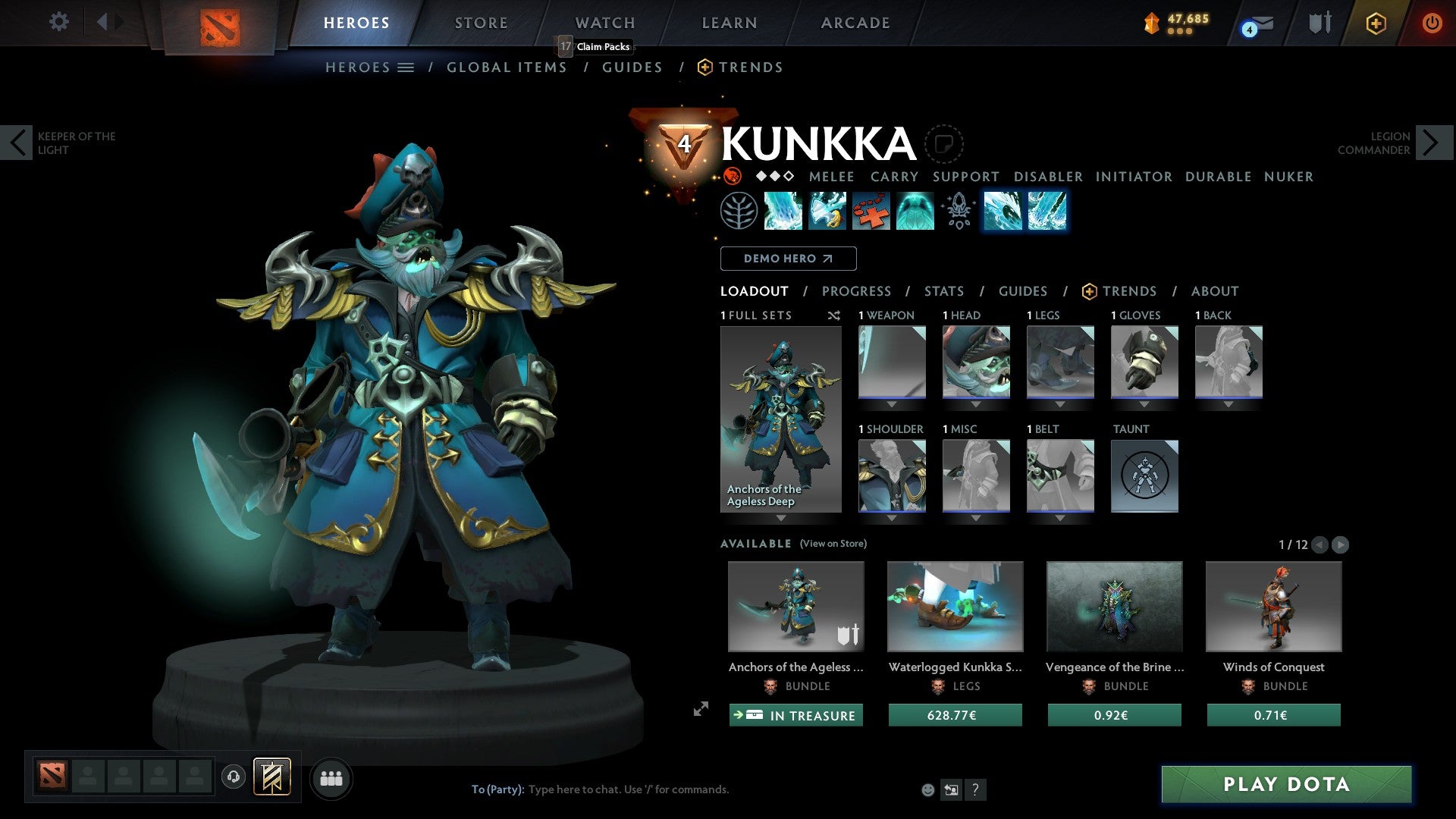1456x819 pixels.
Task: Switch to the PROGRESS tab
Action: pos(857,290)
